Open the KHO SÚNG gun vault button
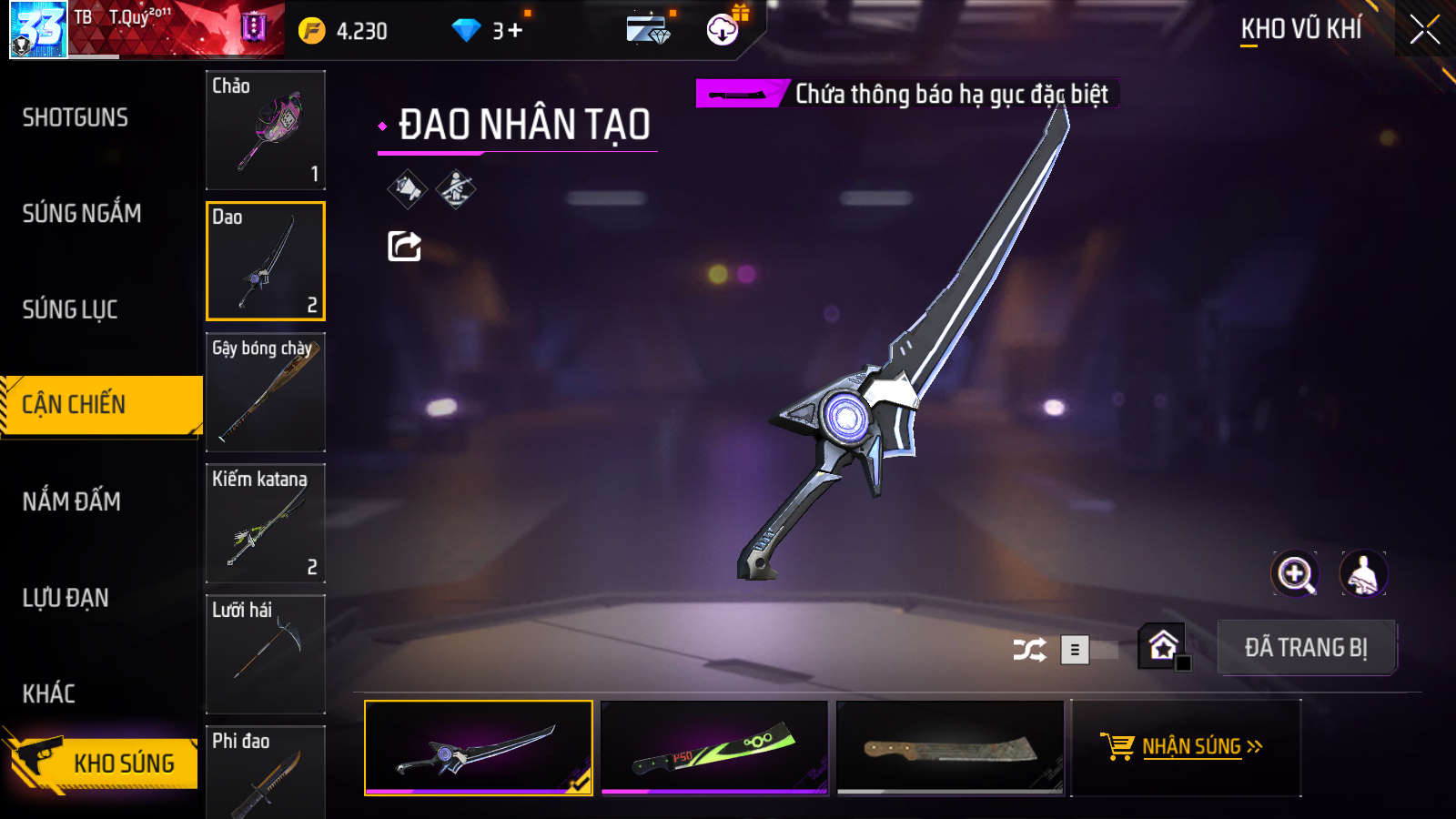The height and width of the screenshot is (819, 1456). click(105, 762)
